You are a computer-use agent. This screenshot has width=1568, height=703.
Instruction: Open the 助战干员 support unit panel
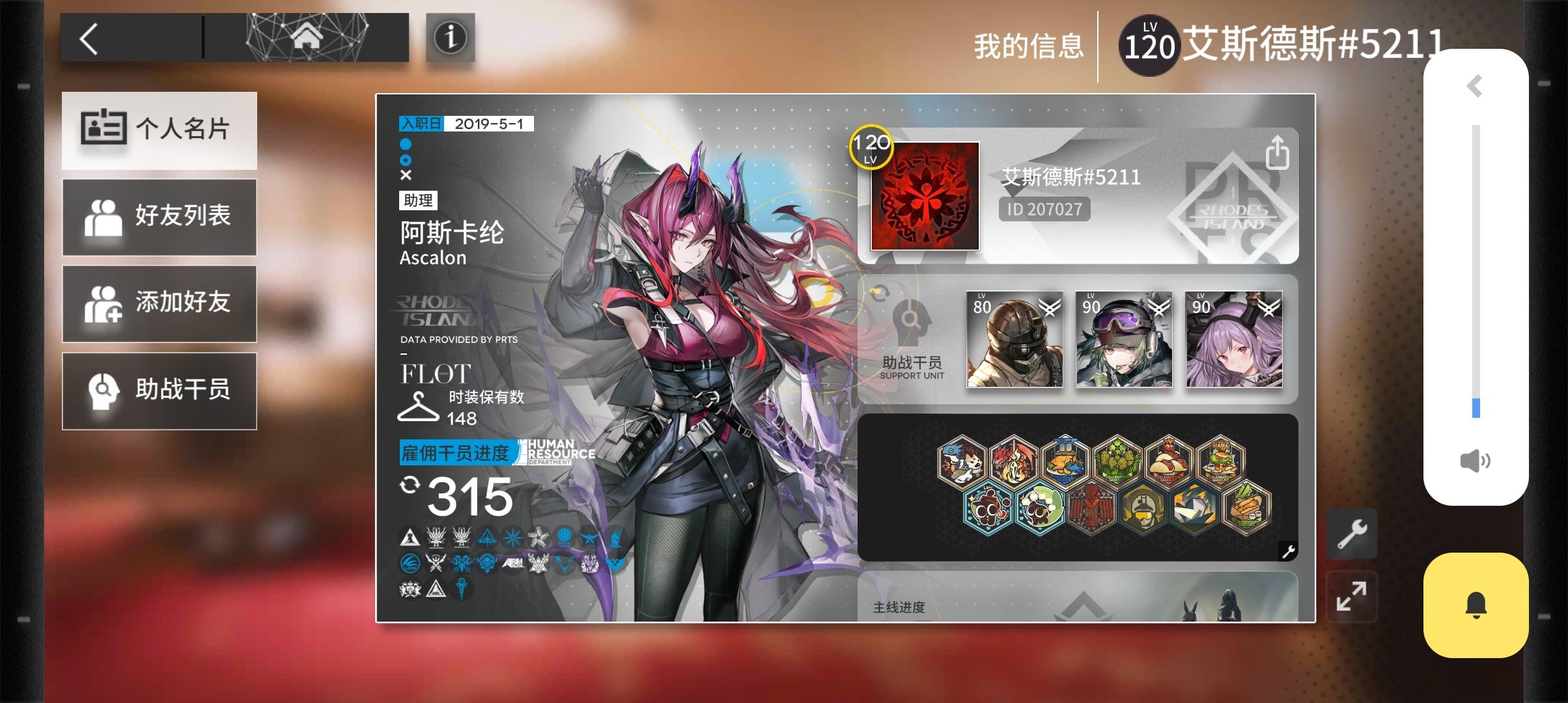click(159, 391)
